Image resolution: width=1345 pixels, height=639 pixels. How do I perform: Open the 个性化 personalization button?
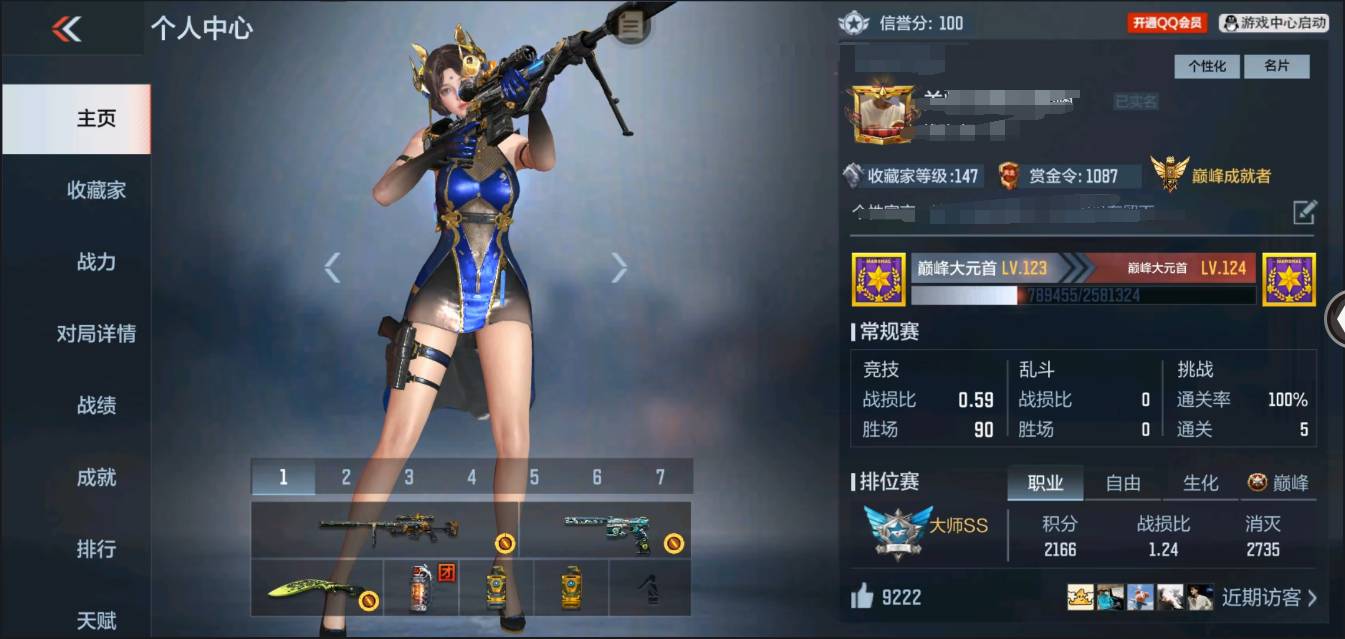[1206, 66]
